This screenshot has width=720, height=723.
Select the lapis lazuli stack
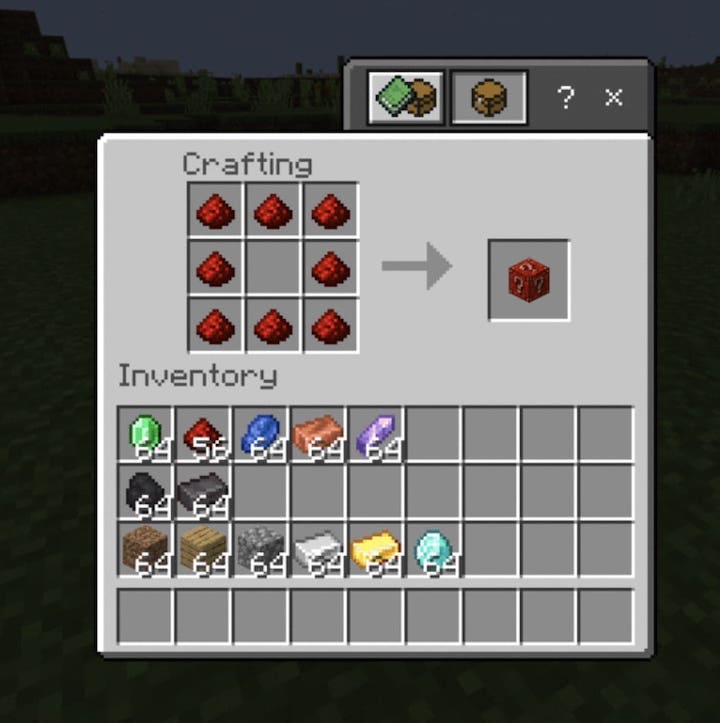click(x=261, y=434)
